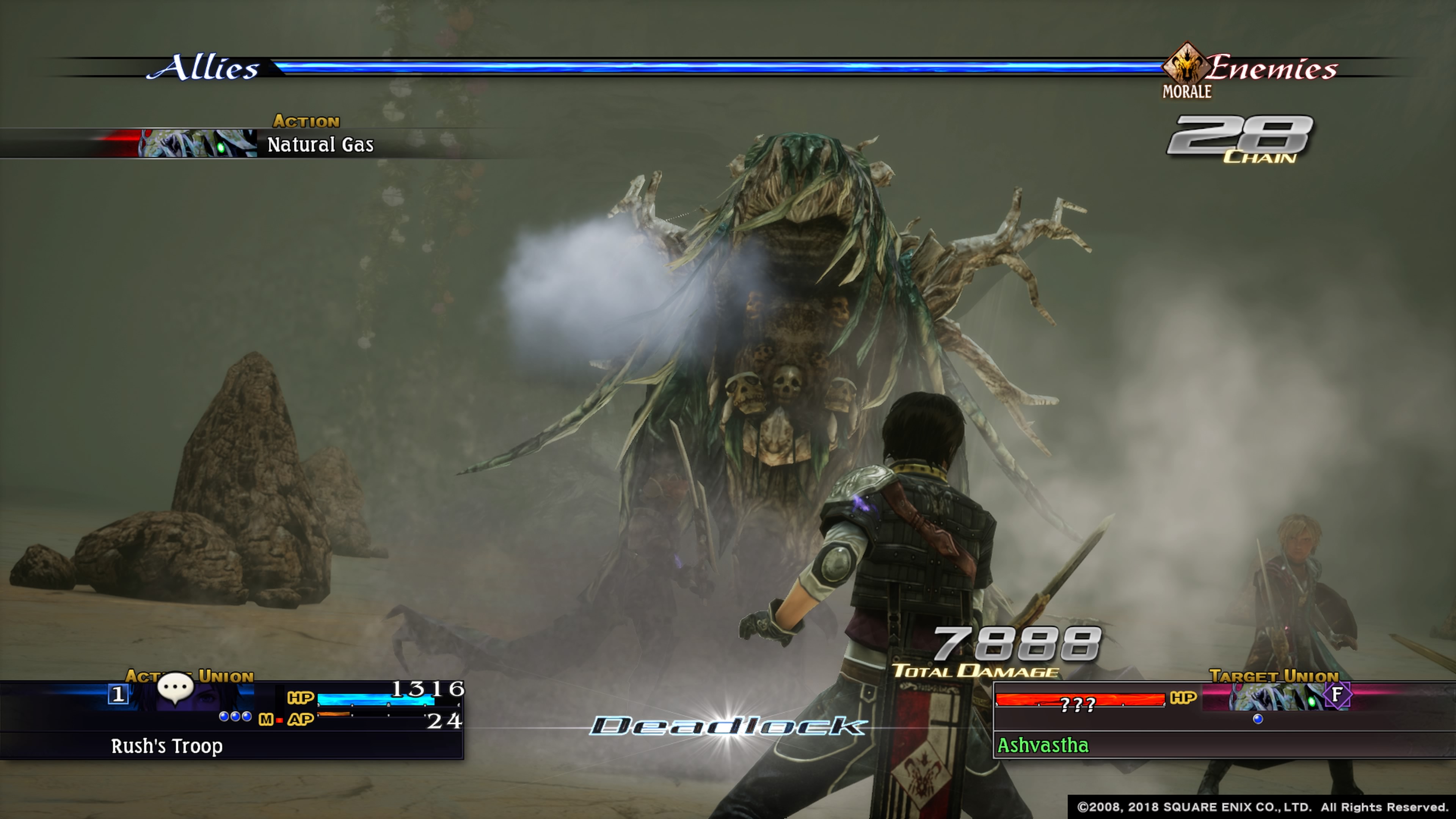This screenshot has height=819, width=1456.
Task: Click the union number 1 badge
Action: click(118, 694)
